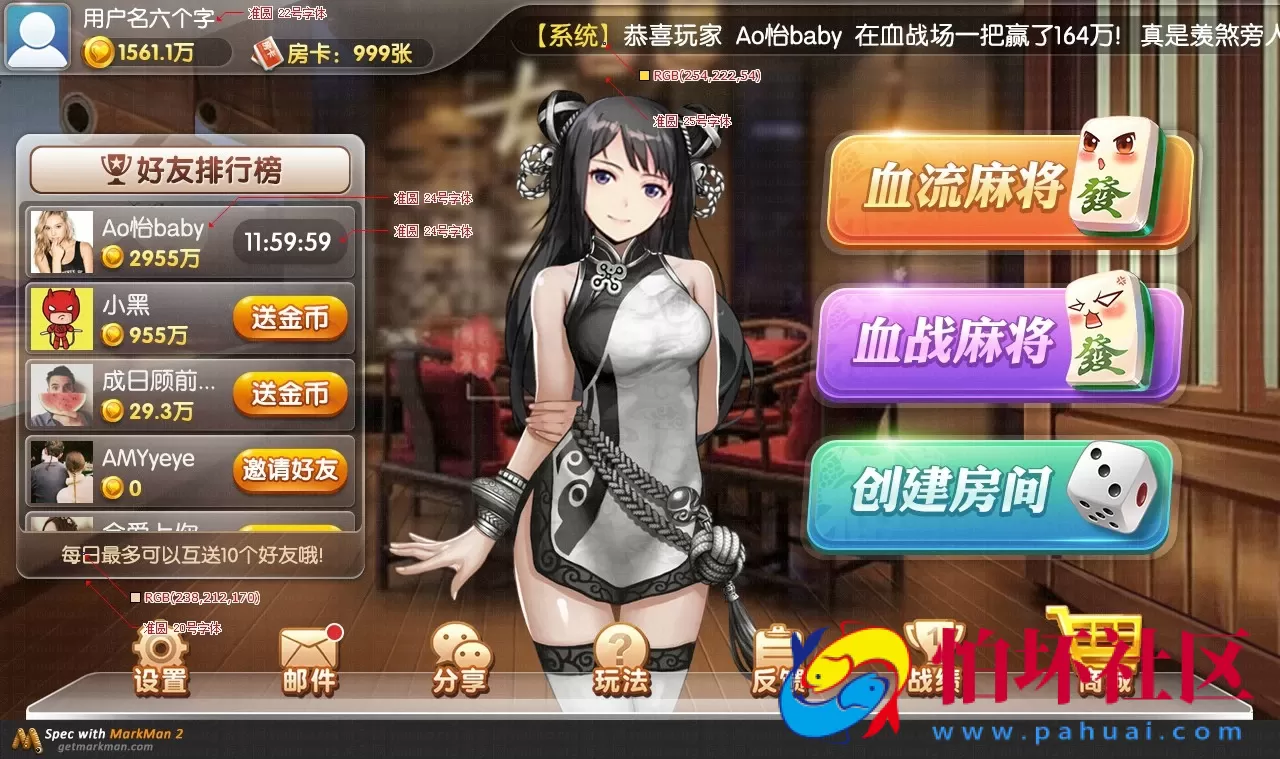Screen dimensions: 1280x759
Task: Click Ao怡baby's profile picture in rankings
Action: coord(62,241)
